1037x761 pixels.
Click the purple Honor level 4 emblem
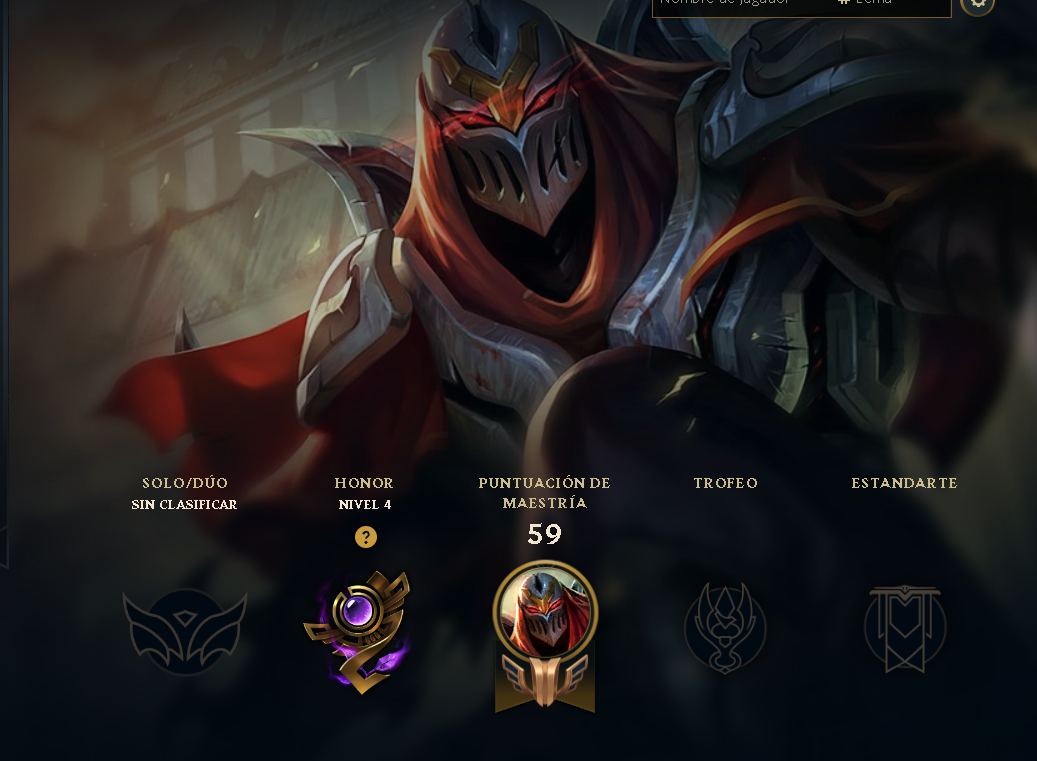pos(359,630)
